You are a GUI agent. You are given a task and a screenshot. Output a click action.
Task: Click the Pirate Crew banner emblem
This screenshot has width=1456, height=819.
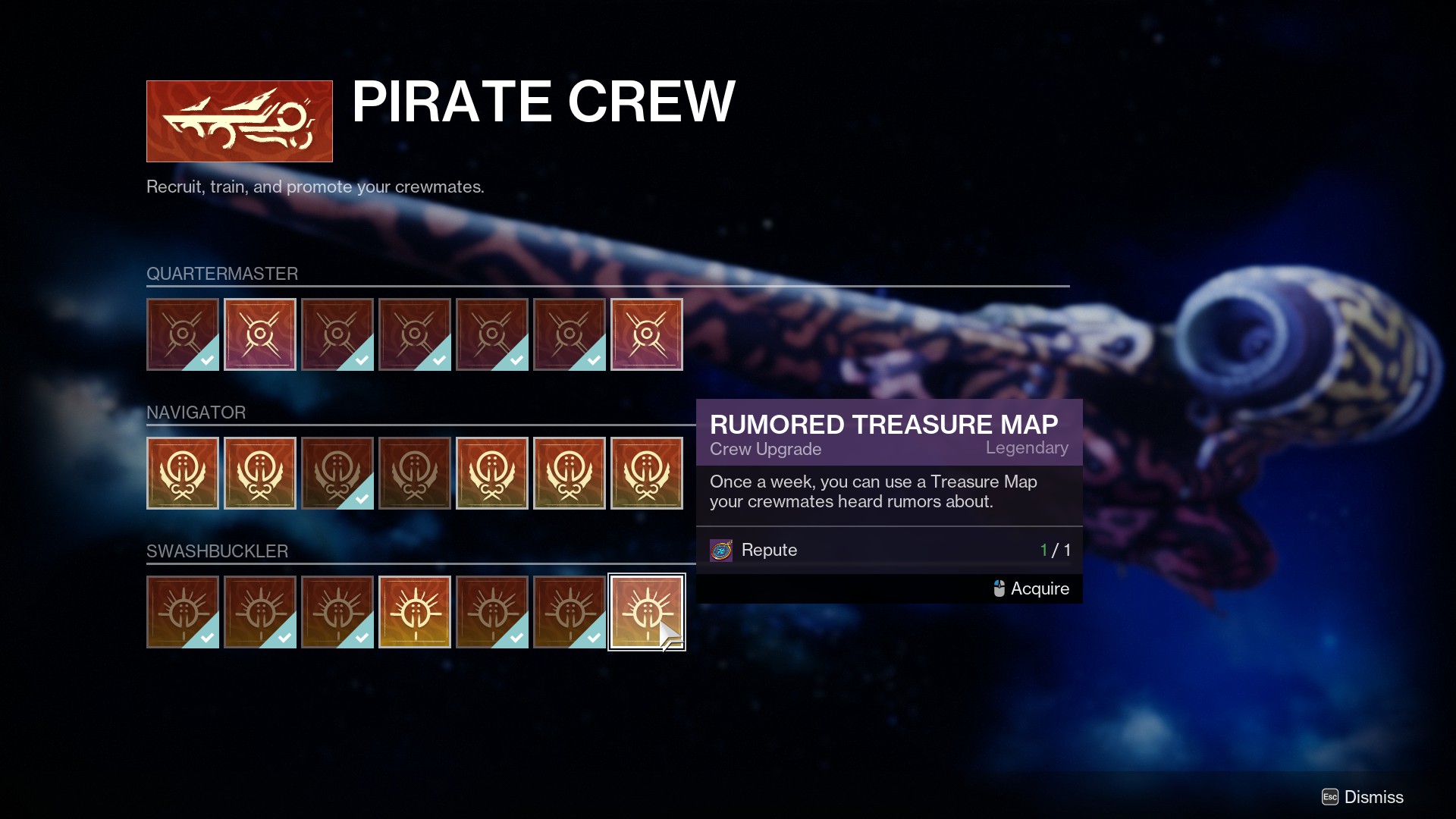tap(240, 121)
